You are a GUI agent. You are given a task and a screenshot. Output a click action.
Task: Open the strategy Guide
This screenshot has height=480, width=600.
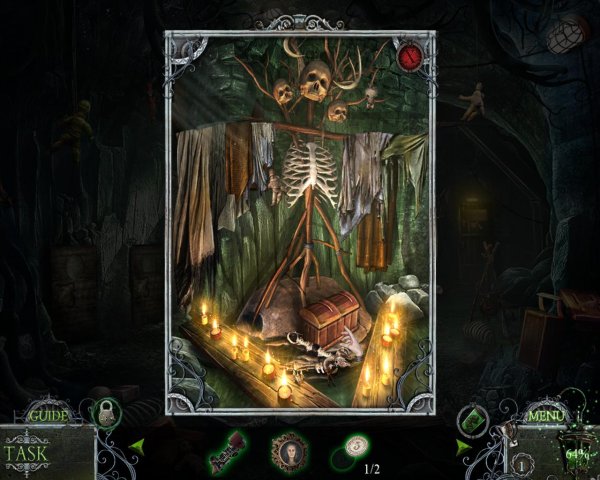coord(46,415)
